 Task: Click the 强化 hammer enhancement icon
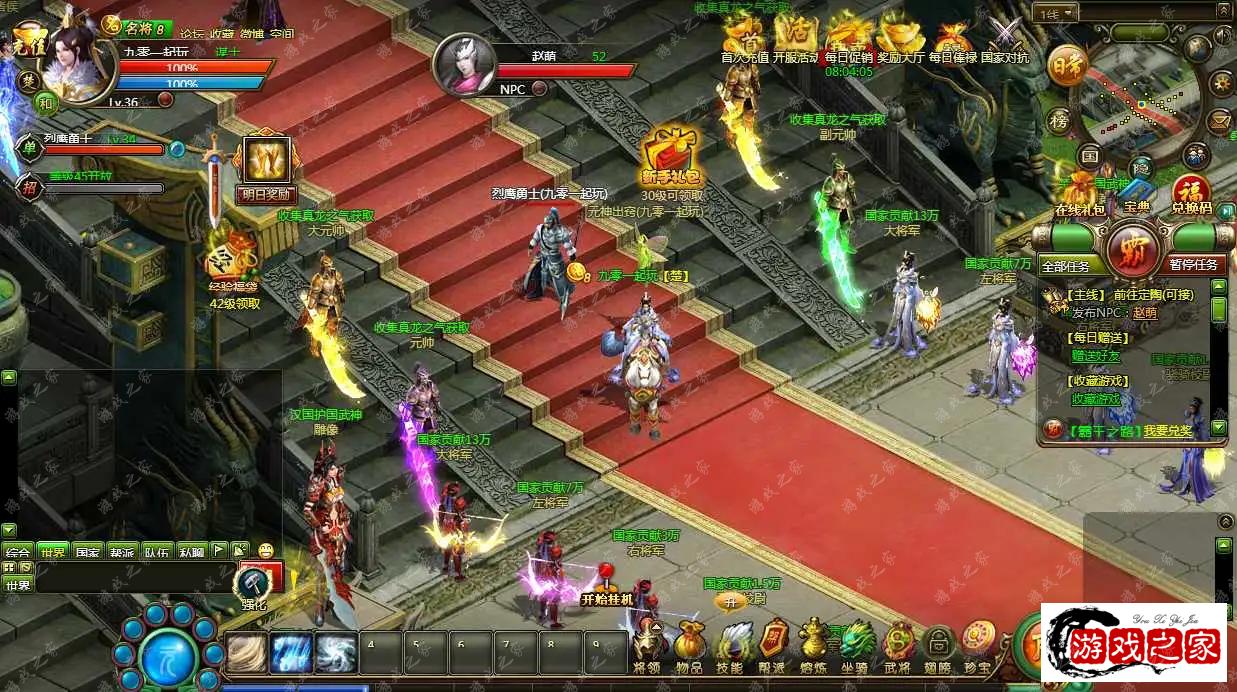tap(254, 585)
